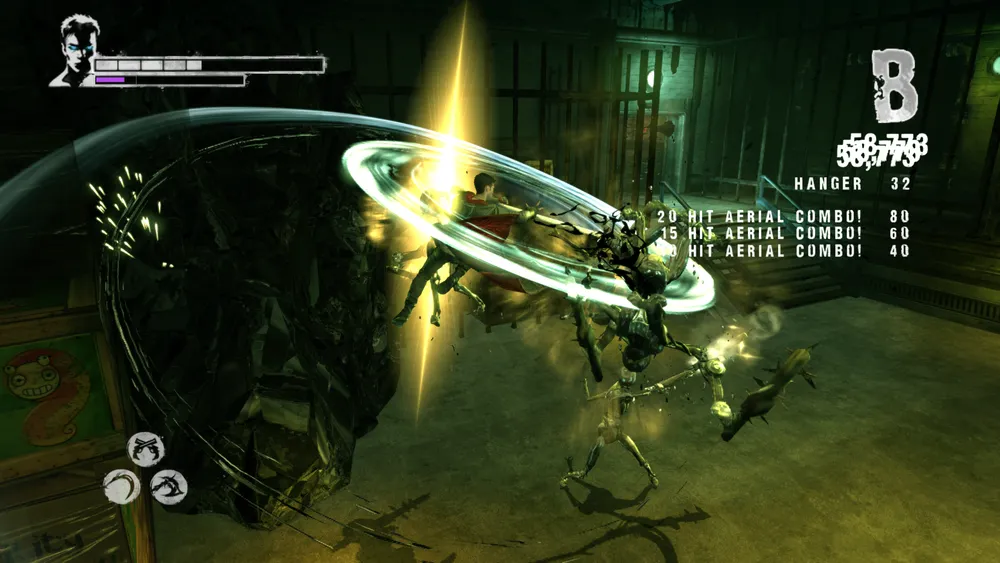Choose the curved scythe weapon icon
Viewport: 1000px width, 563px height.
[x=122, y=486]
